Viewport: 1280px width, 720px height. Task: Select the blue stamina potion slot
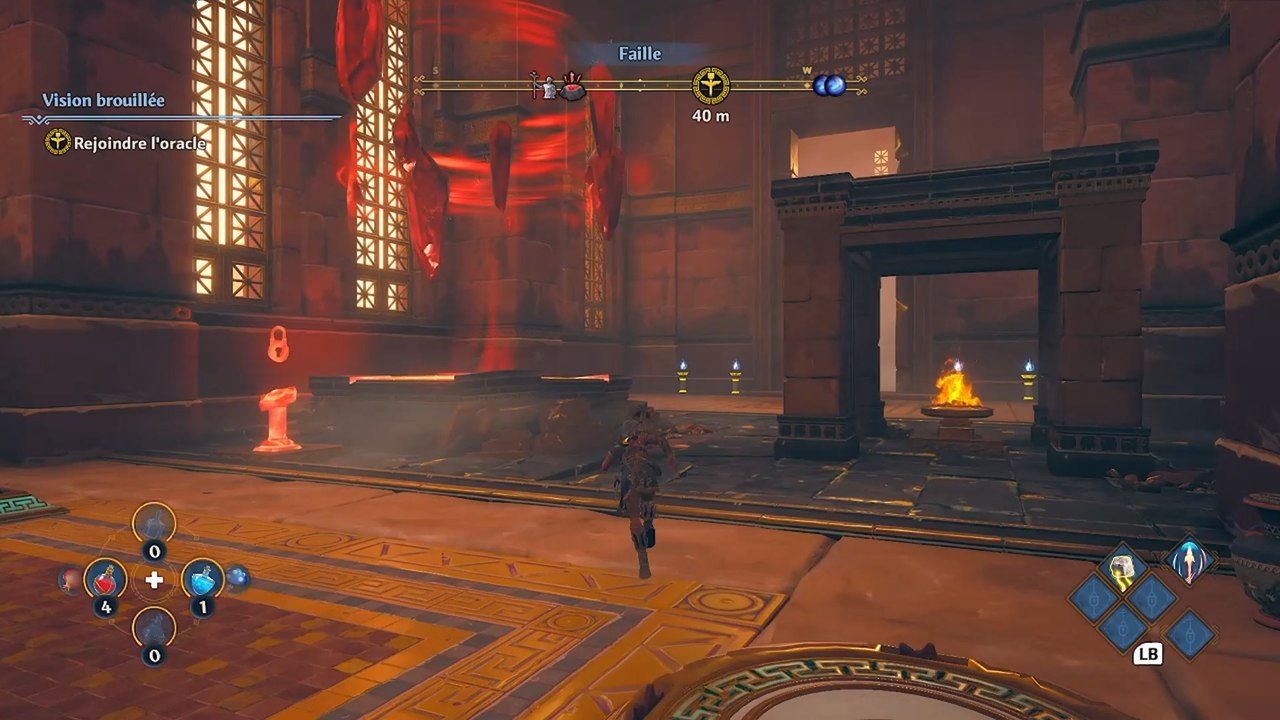pos(202,578)
